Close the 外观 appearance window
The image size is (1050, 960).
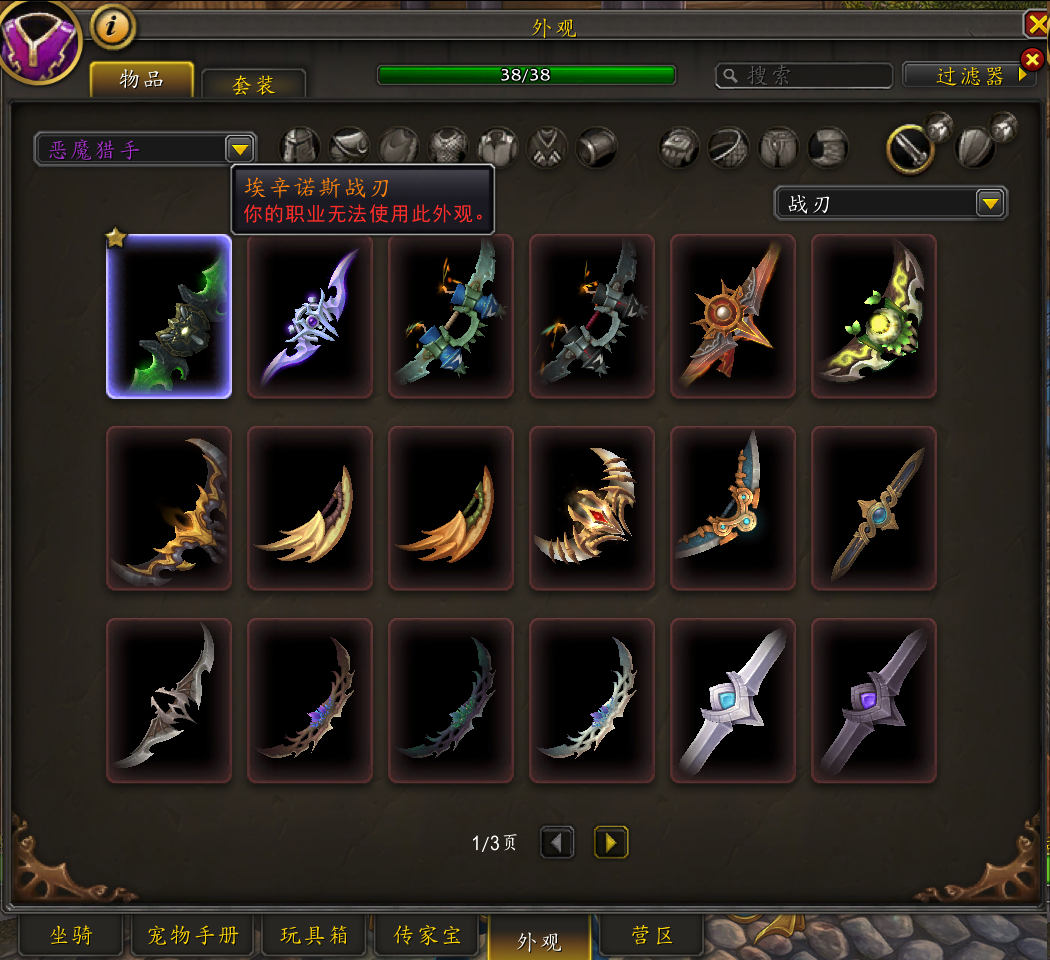click(1036, 25)
